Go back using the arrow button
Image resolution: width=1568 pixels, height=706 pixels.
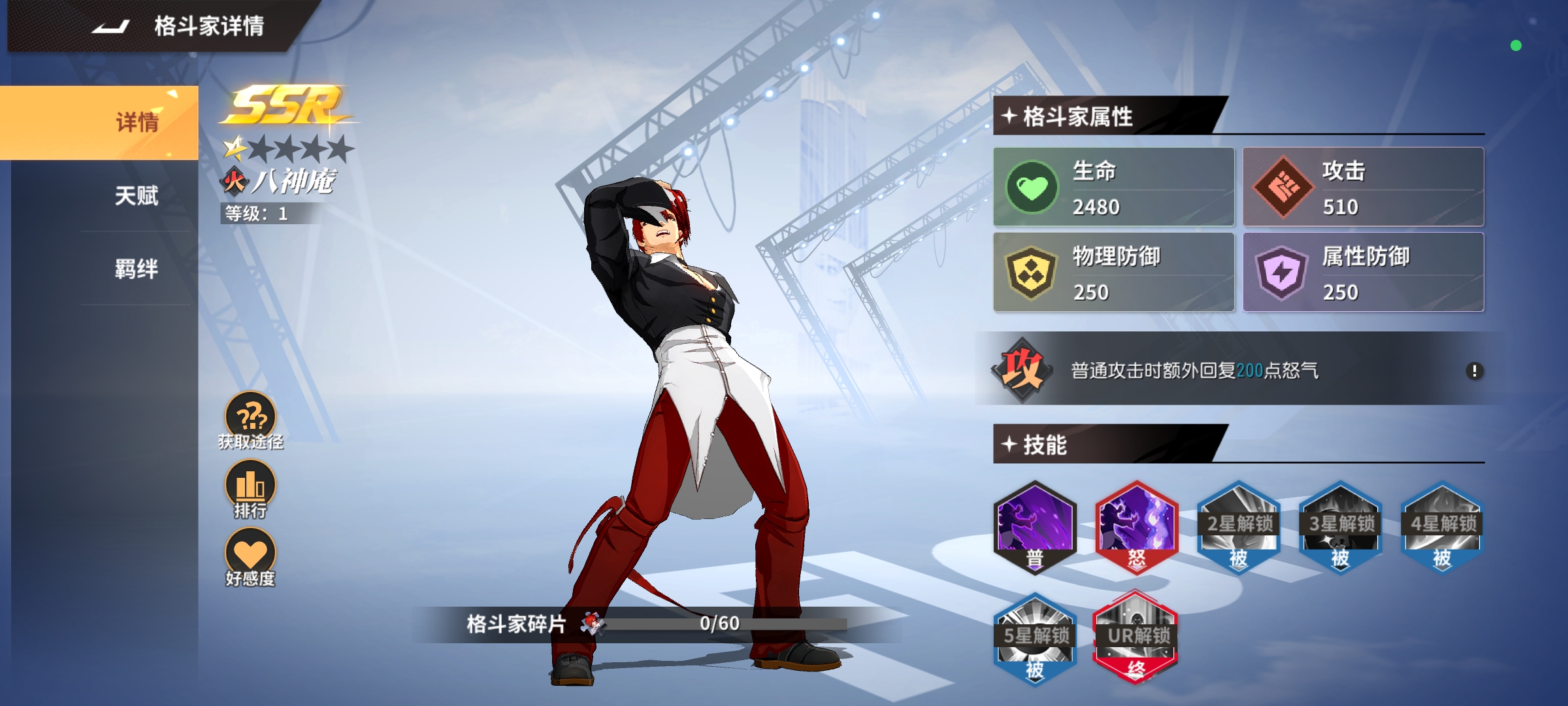point(110,27)
